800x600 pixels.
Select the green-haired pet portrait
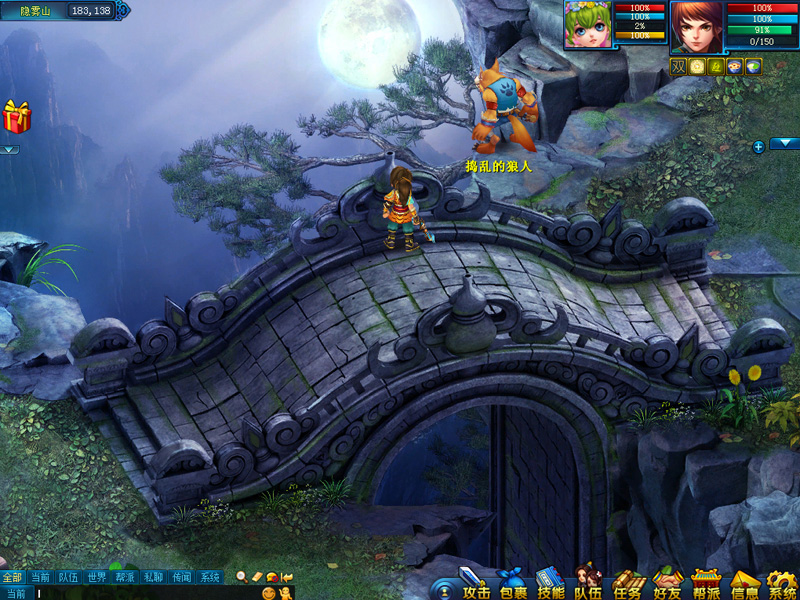click(588, 24)
